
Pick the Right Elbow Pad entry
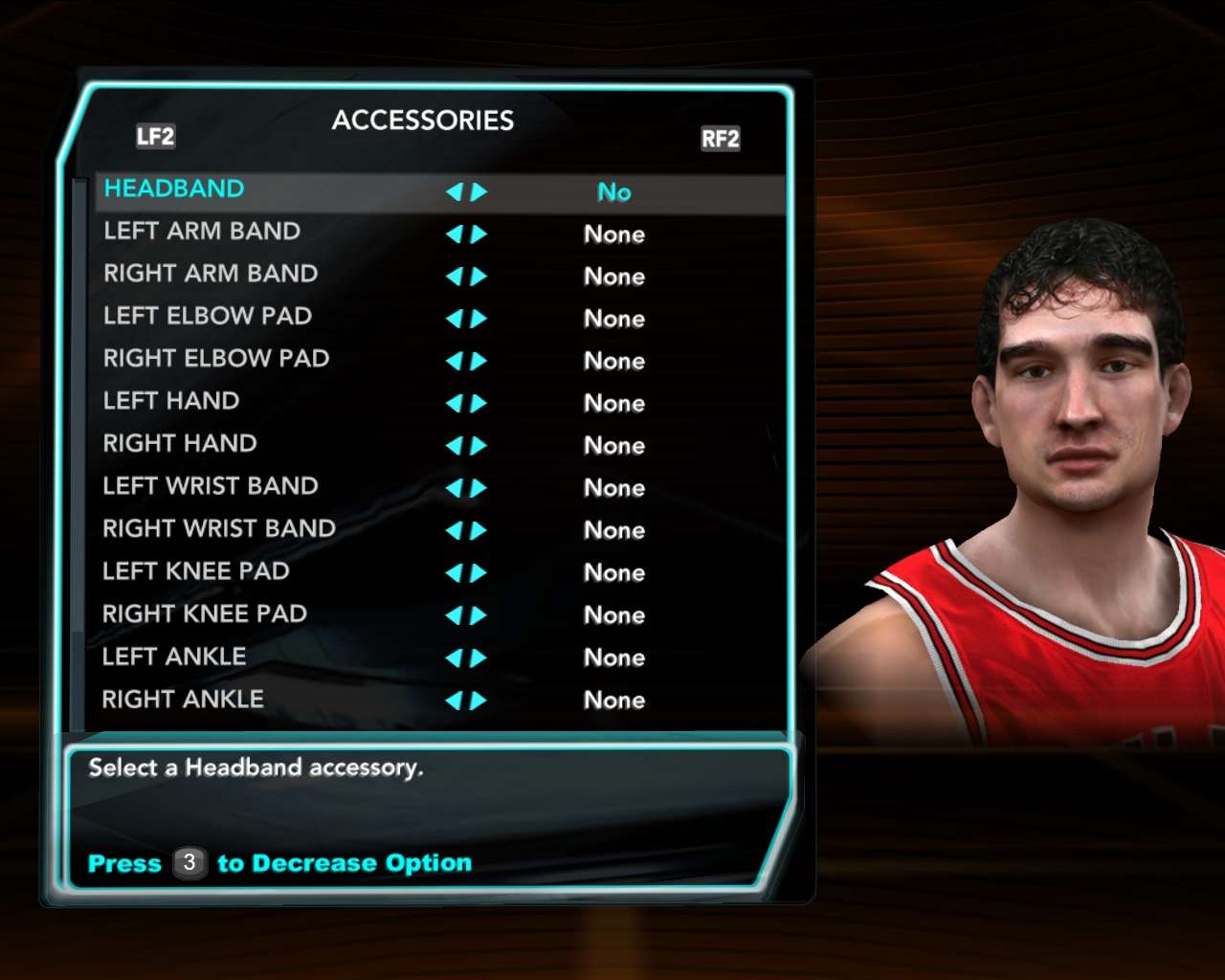216,359
